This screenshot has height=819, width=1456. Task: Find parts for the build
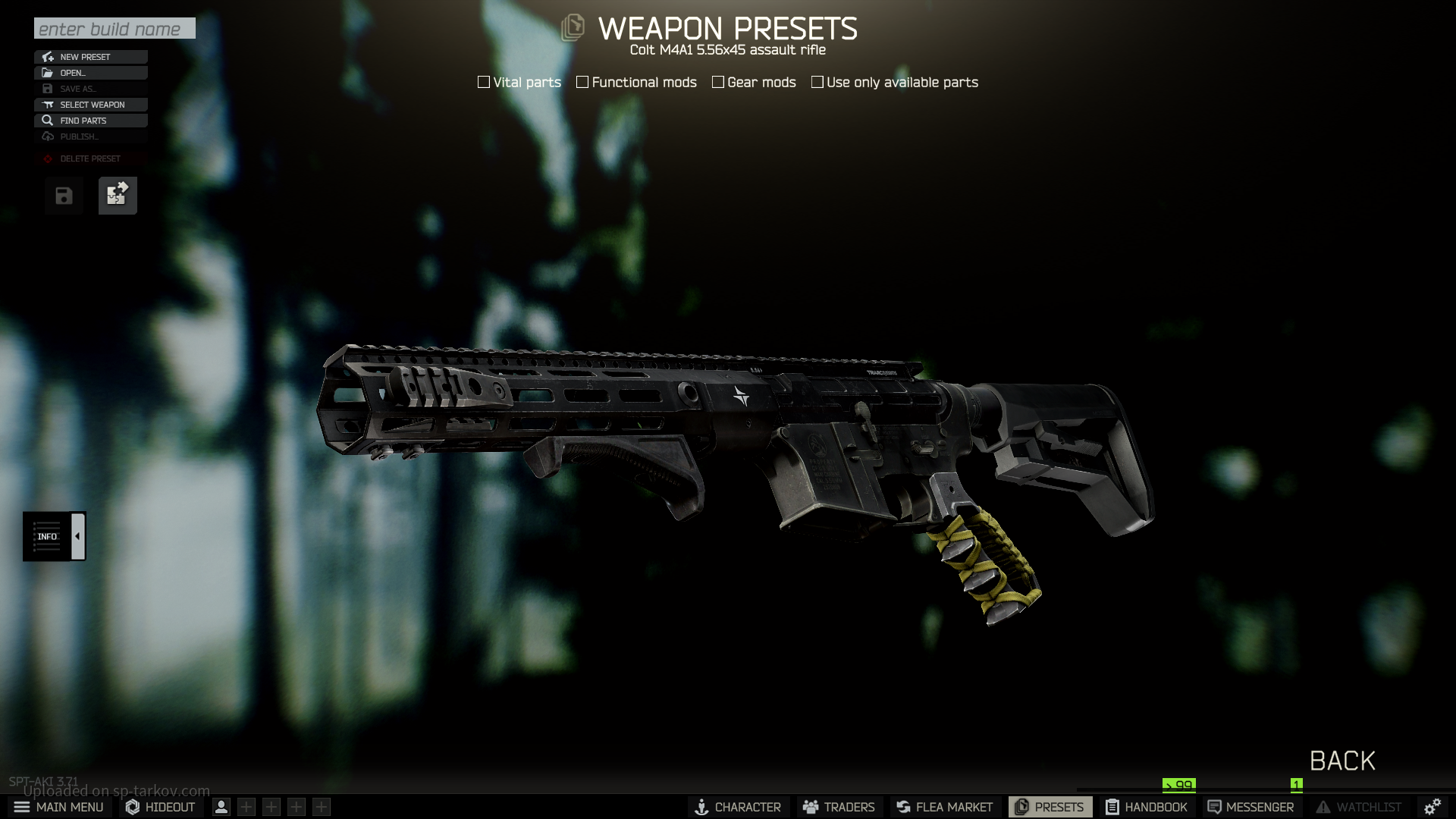click(91, 121)
